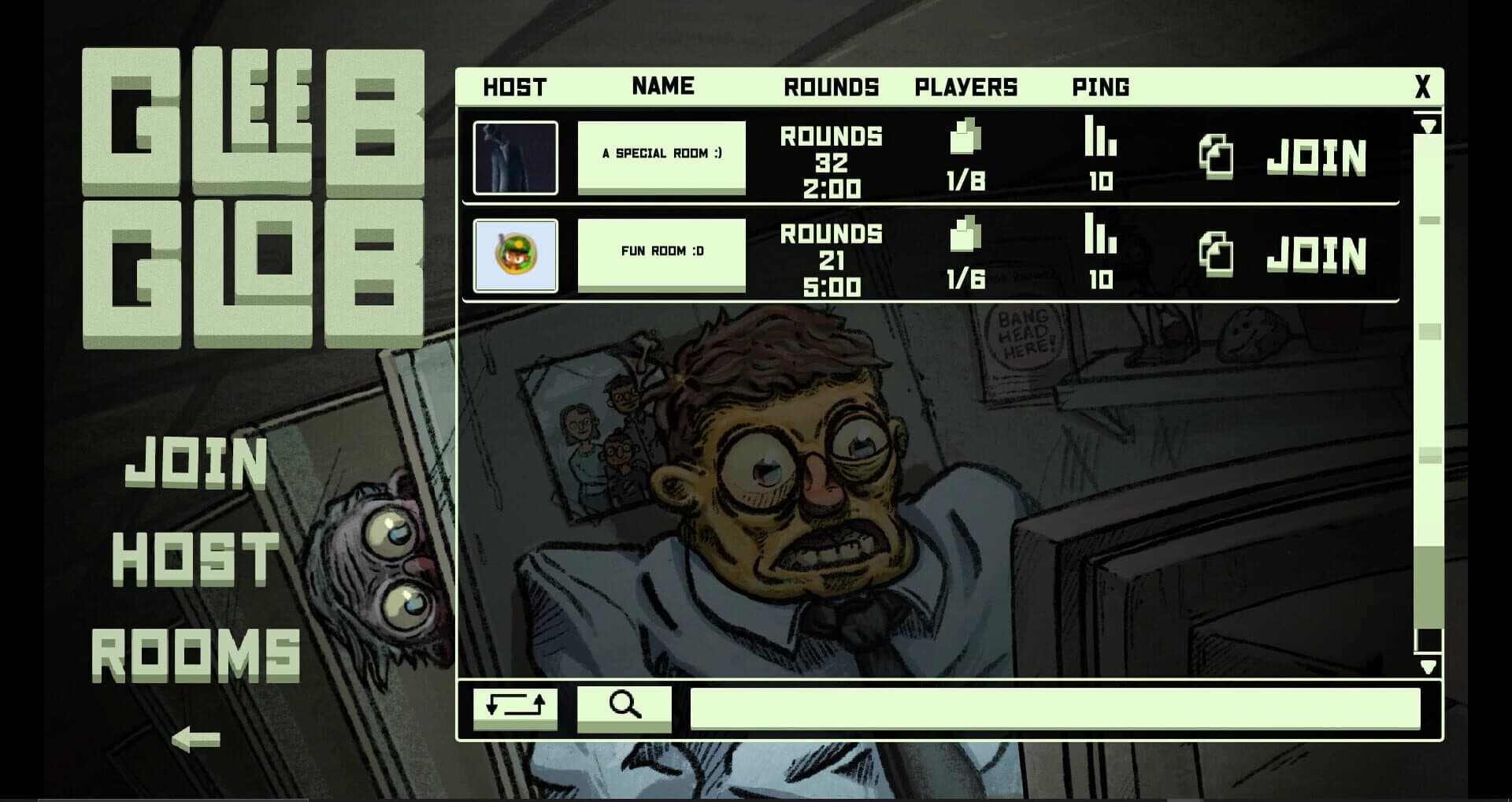Click the PING column header
Viewport: 1512px width, 802px height.
tap(1101, 87)
